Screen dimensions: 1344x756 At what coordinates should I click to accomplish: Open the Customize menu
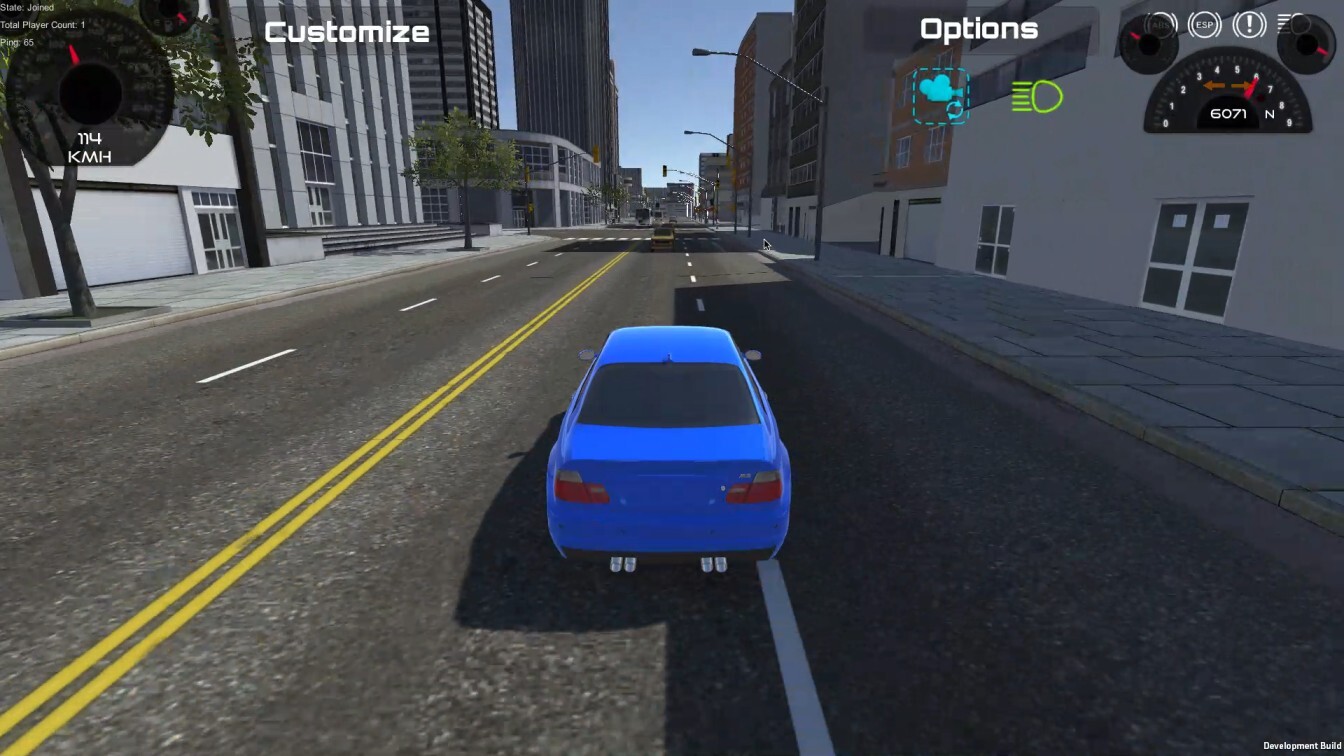tap(346, 31)
